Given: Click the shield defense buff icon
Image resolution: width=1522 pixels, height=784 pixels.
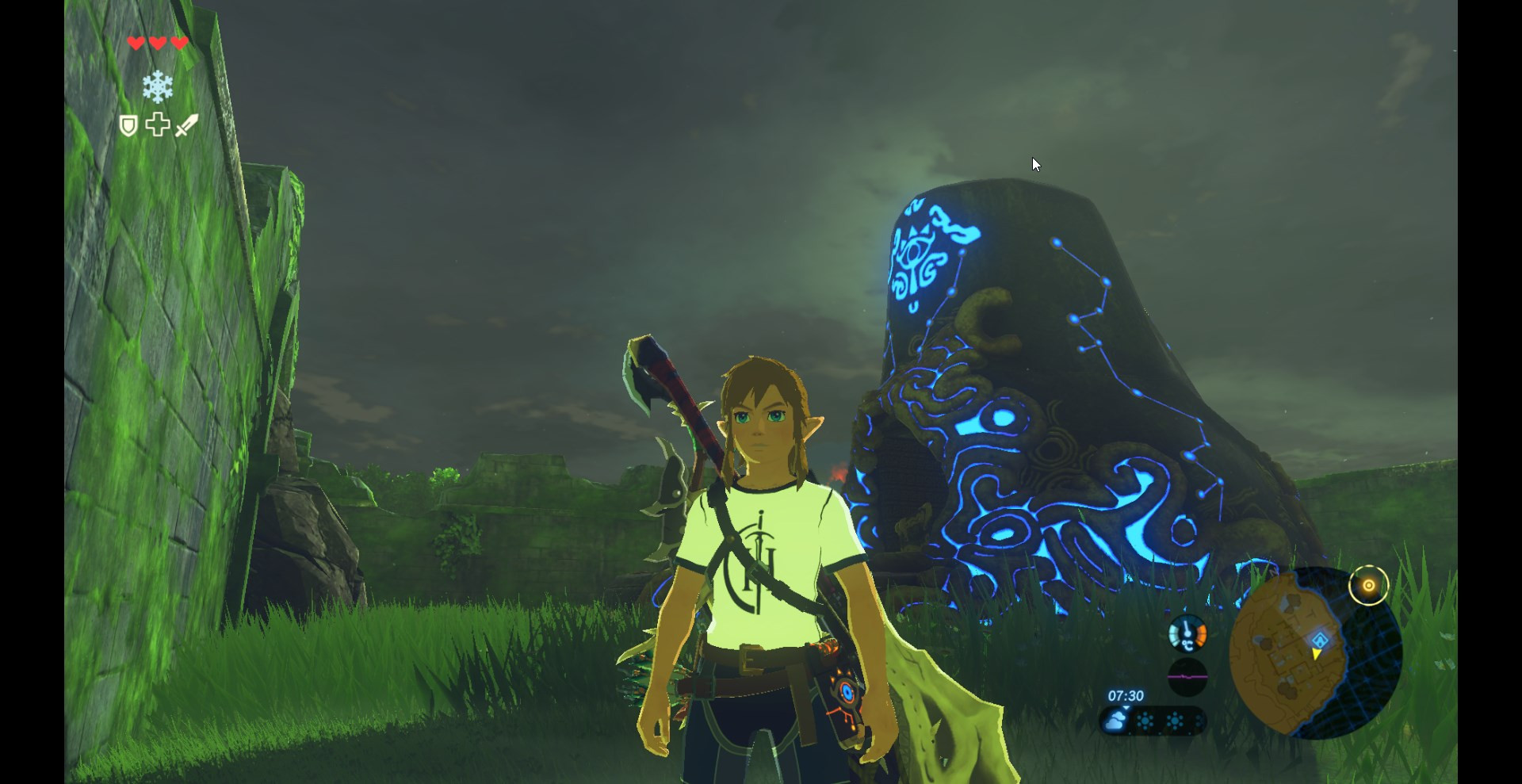Looking at the screenshot, I should 128,125.
